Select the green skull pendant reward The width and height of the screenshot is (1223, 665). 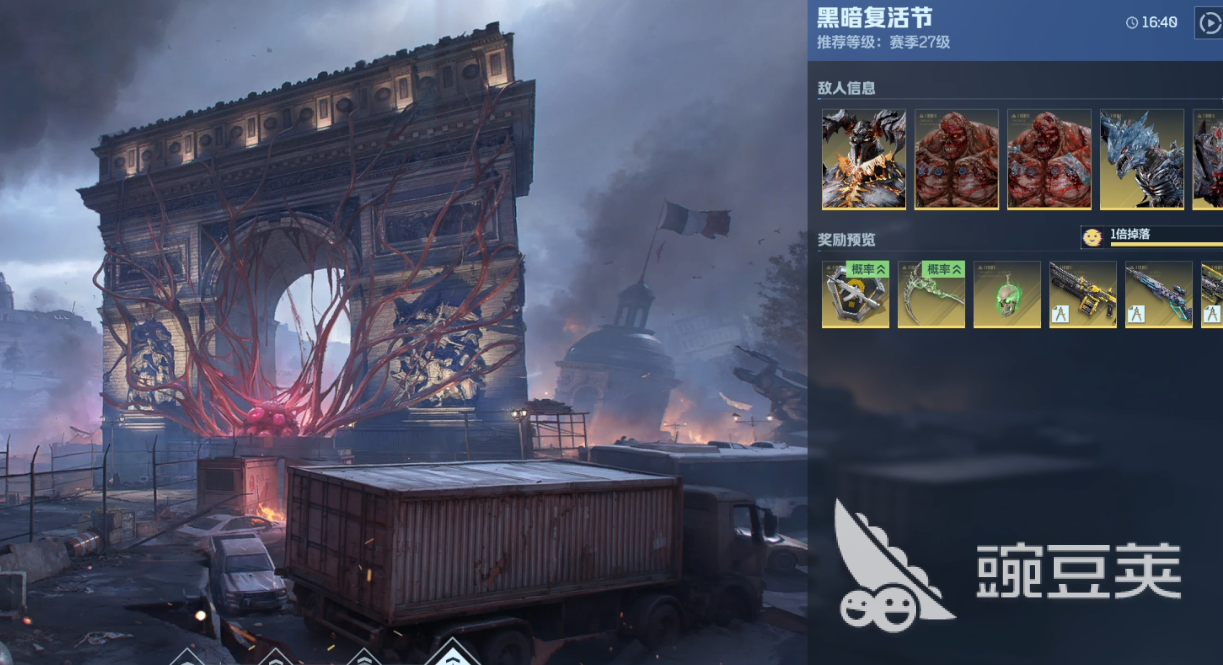(1007, 294)
